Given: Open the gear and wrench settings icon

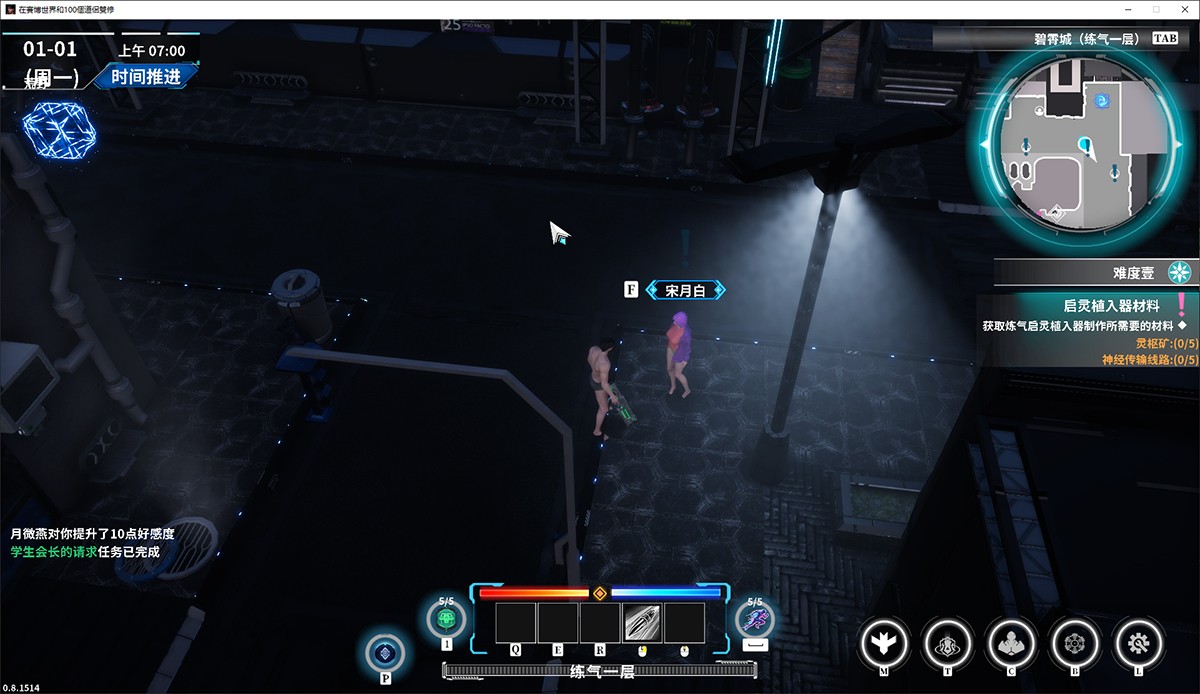Looking at the screenshot, I should click(x=1138, y=640).
